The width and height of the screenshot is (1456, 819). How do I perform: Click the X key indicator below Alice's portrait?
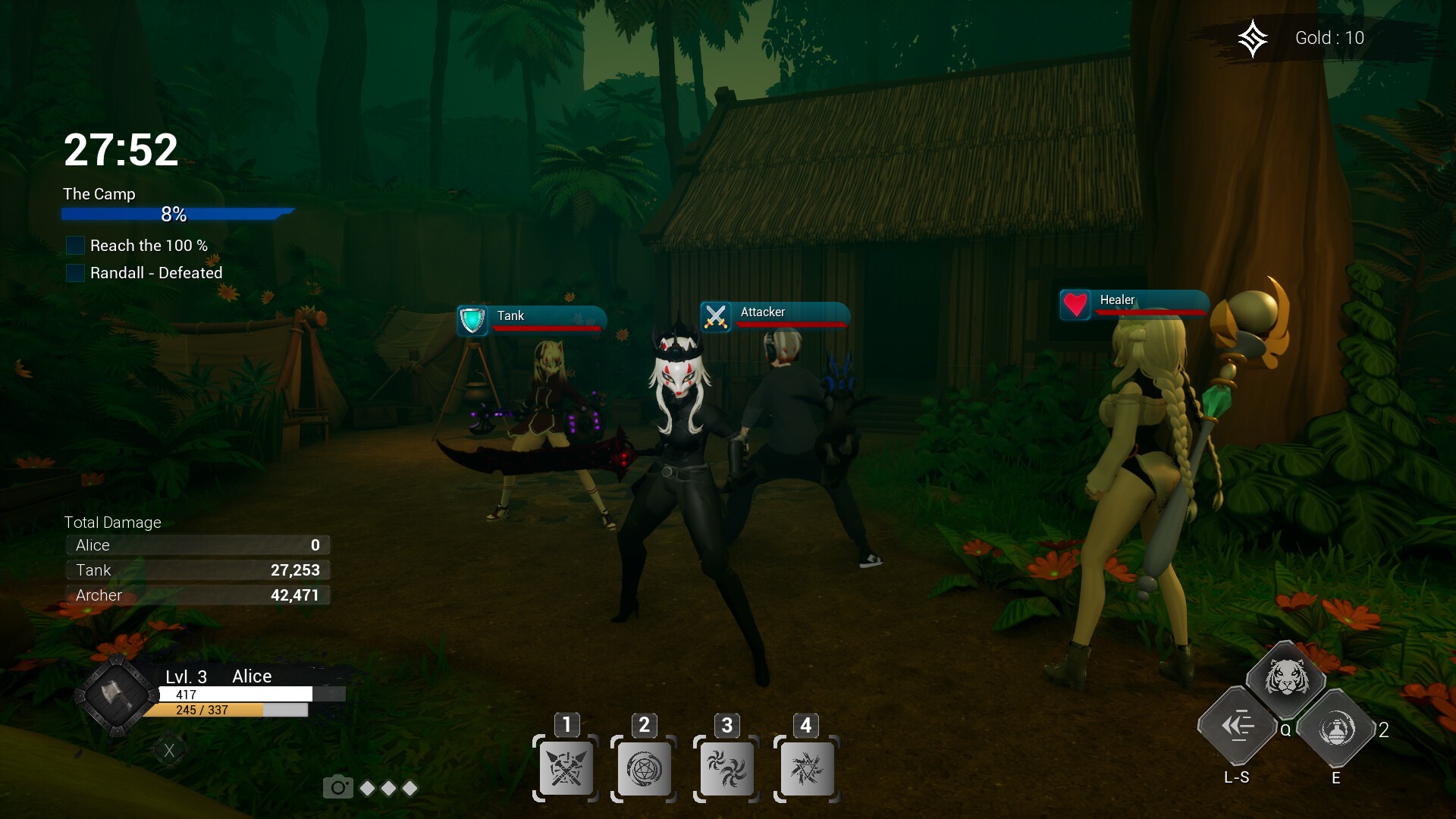(170, 749)
